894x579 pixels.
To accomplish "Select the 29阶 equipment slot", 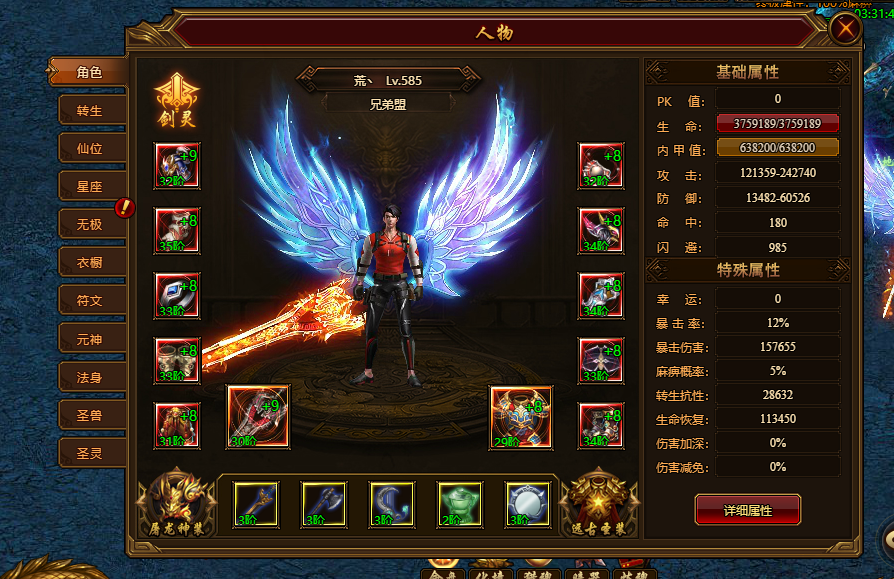I will [520, 416].
